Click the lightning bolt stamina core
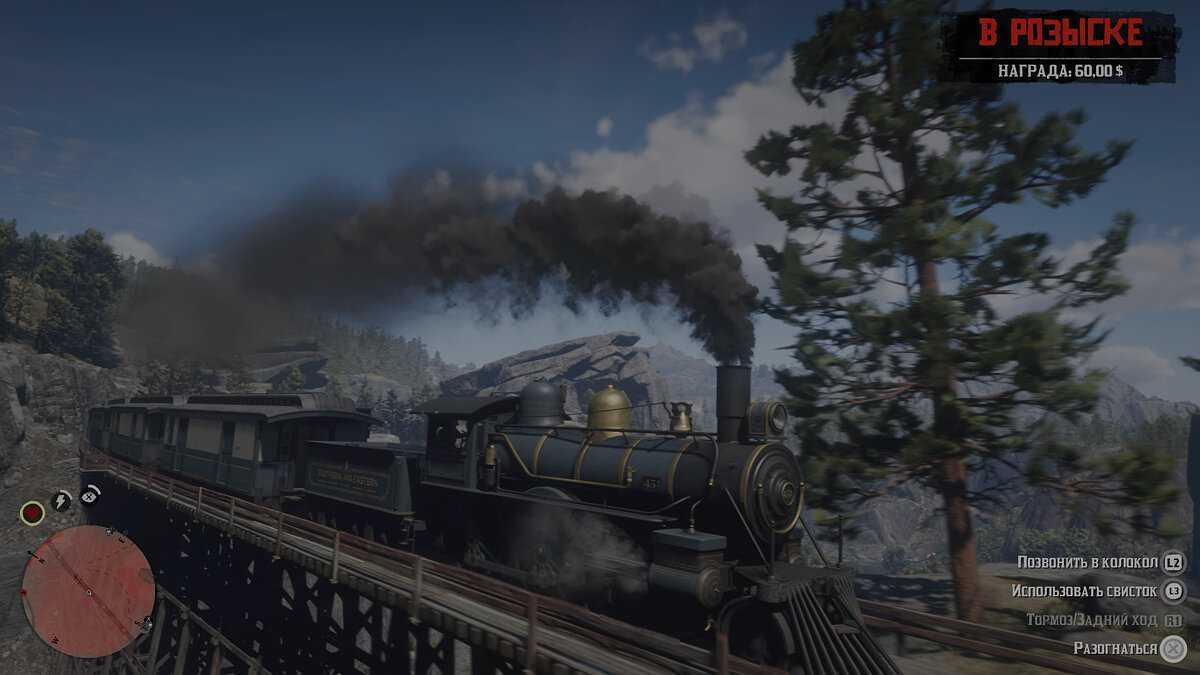 tap(62, 500)
